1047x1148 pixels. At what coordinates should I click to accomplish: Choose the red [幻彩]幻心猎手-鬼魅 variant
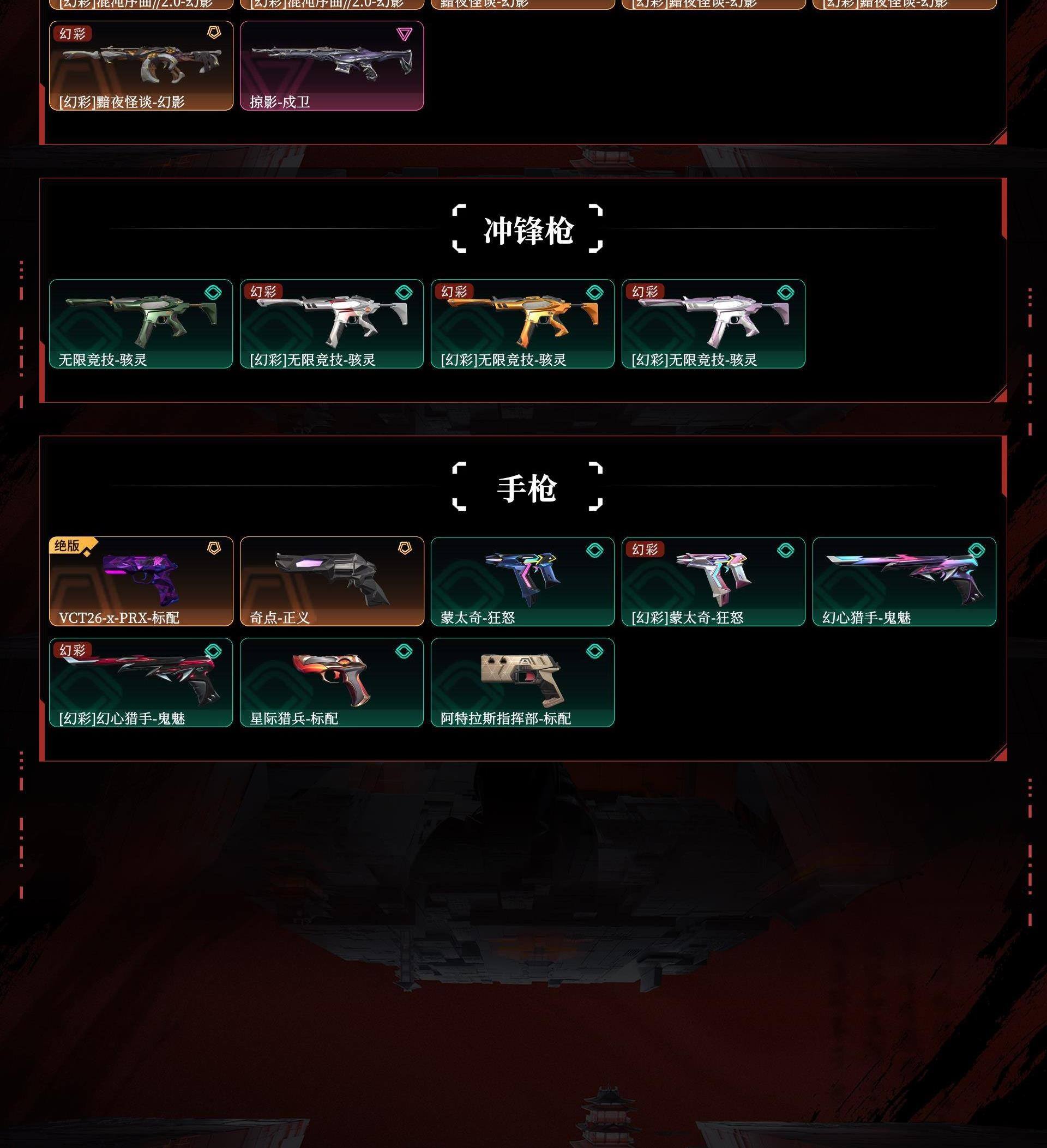pos(141,681)
